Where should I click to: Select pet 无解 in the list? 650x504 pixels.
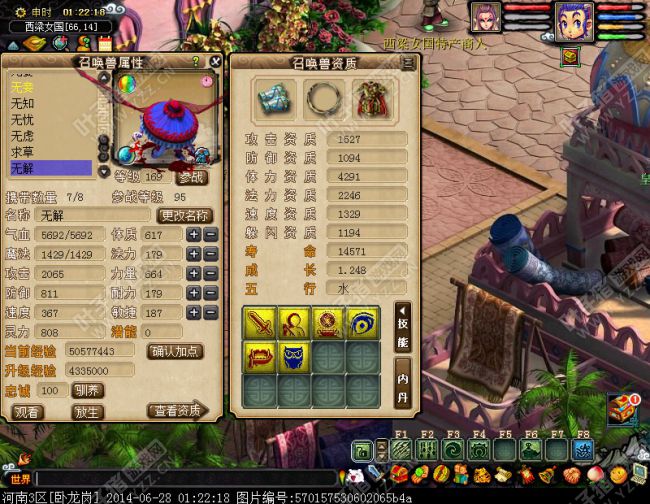tap(50, 167)
